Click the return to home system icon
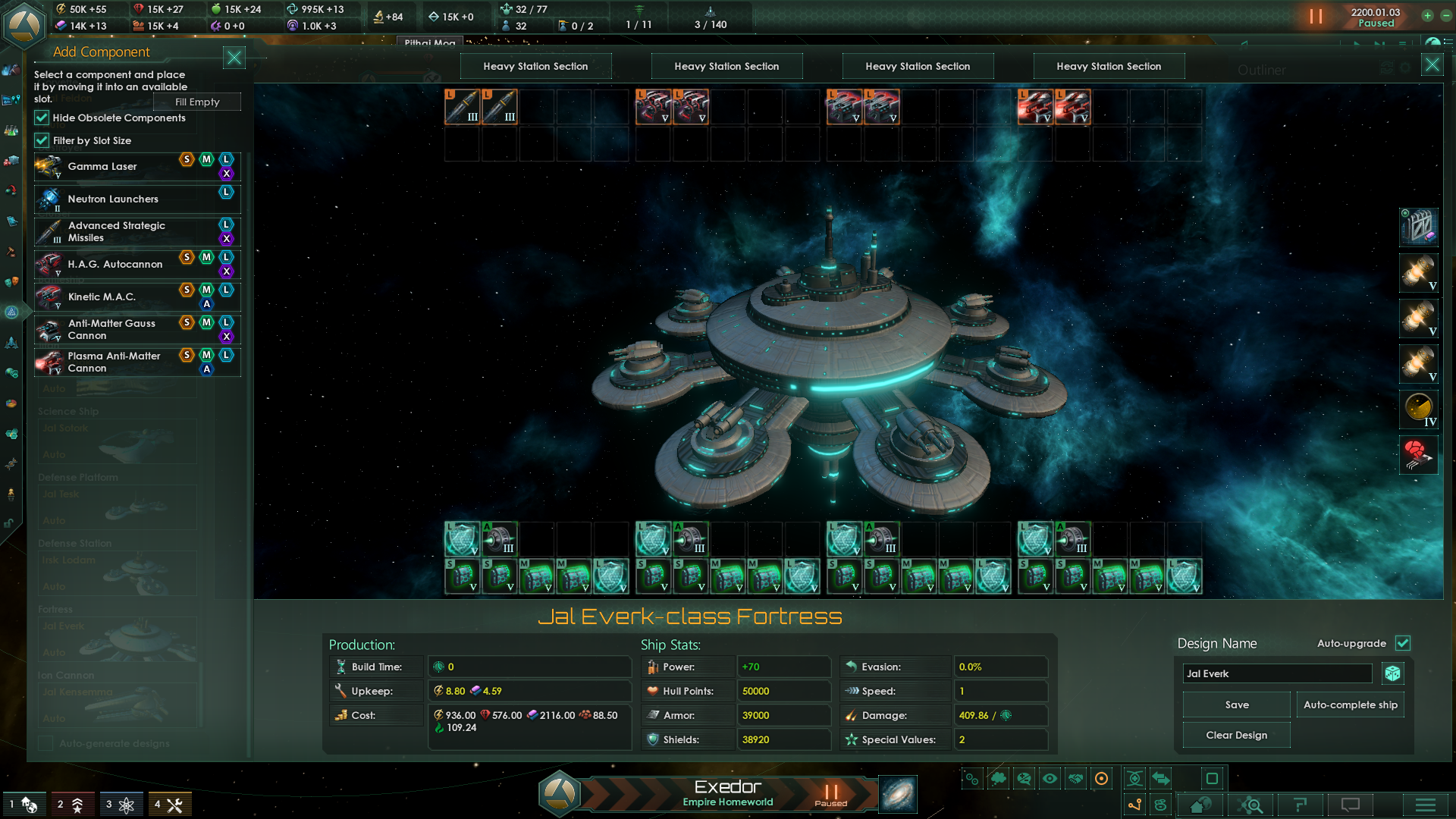Screen dimensions: 1456x819 click(x=1199, y=804)
